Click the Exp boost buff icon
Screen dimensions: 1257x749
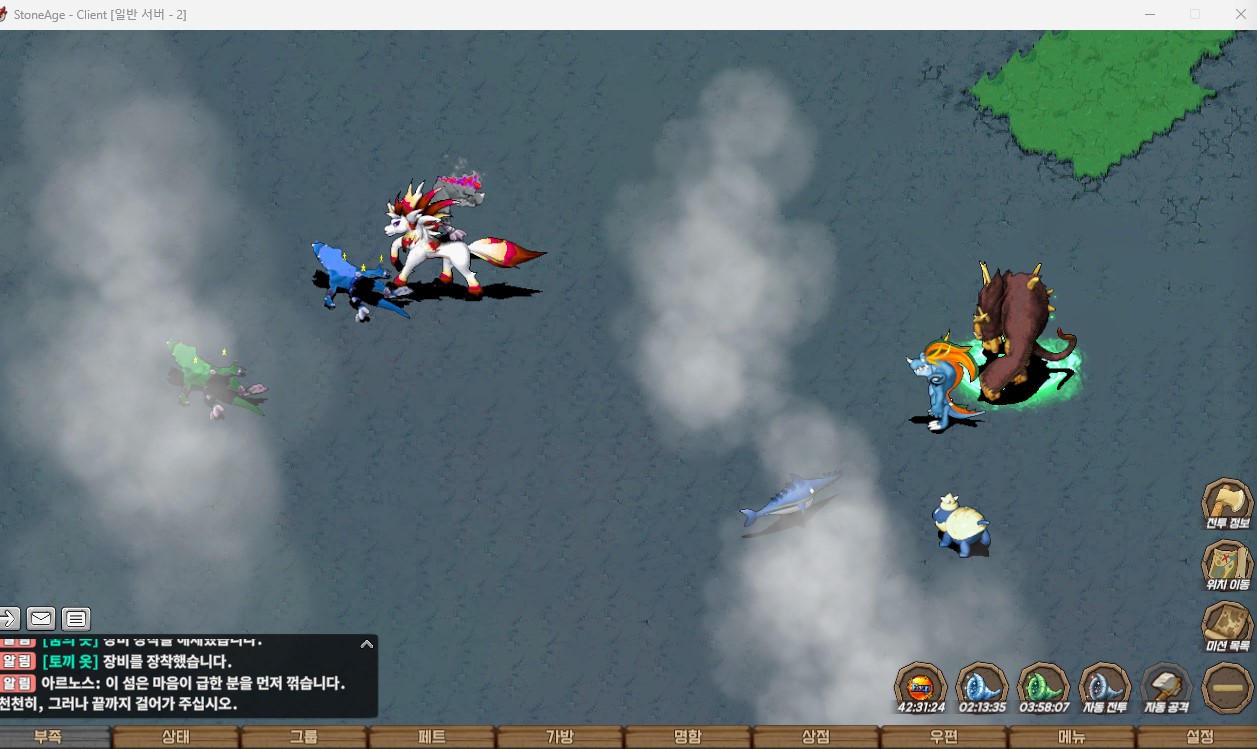click(920, 686)
